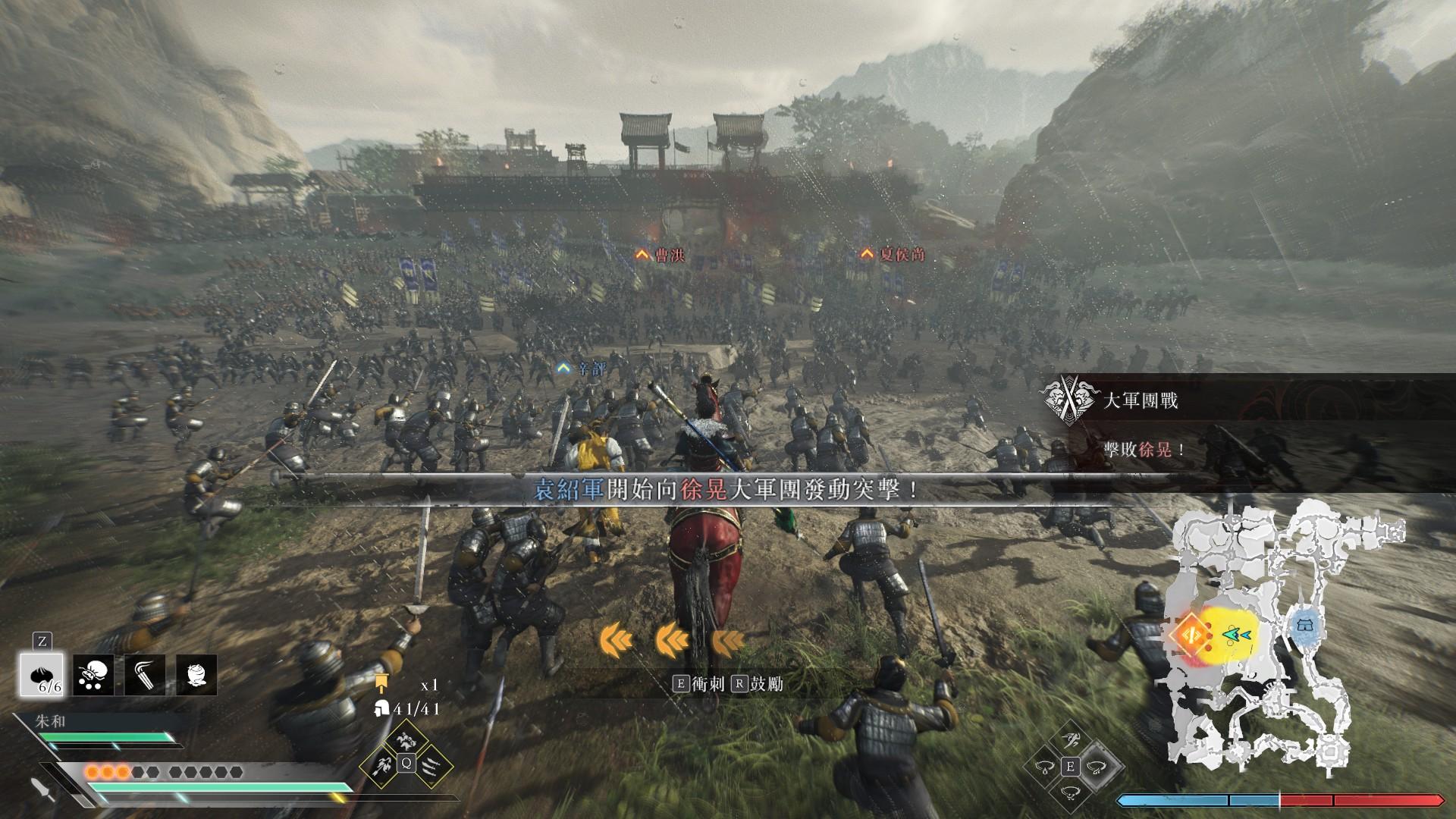The image size is (1456, 819).
Task: Open the 大軍團戰 objective tracker
Action: [x=1140, y=400]
